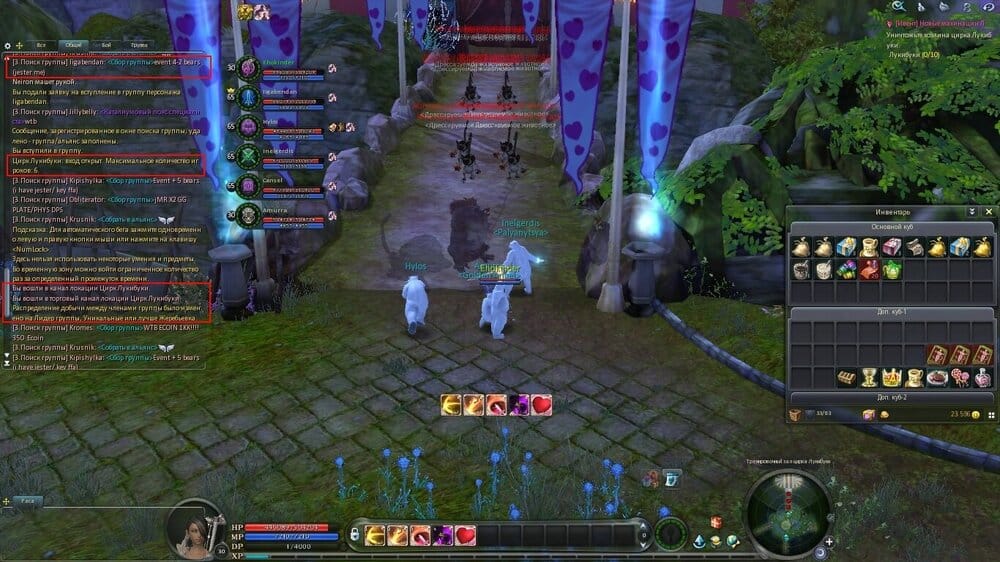The height and width of the screenshot is (562, 1000).
Task: Click the player character portrait
Action: pos(197,527)
